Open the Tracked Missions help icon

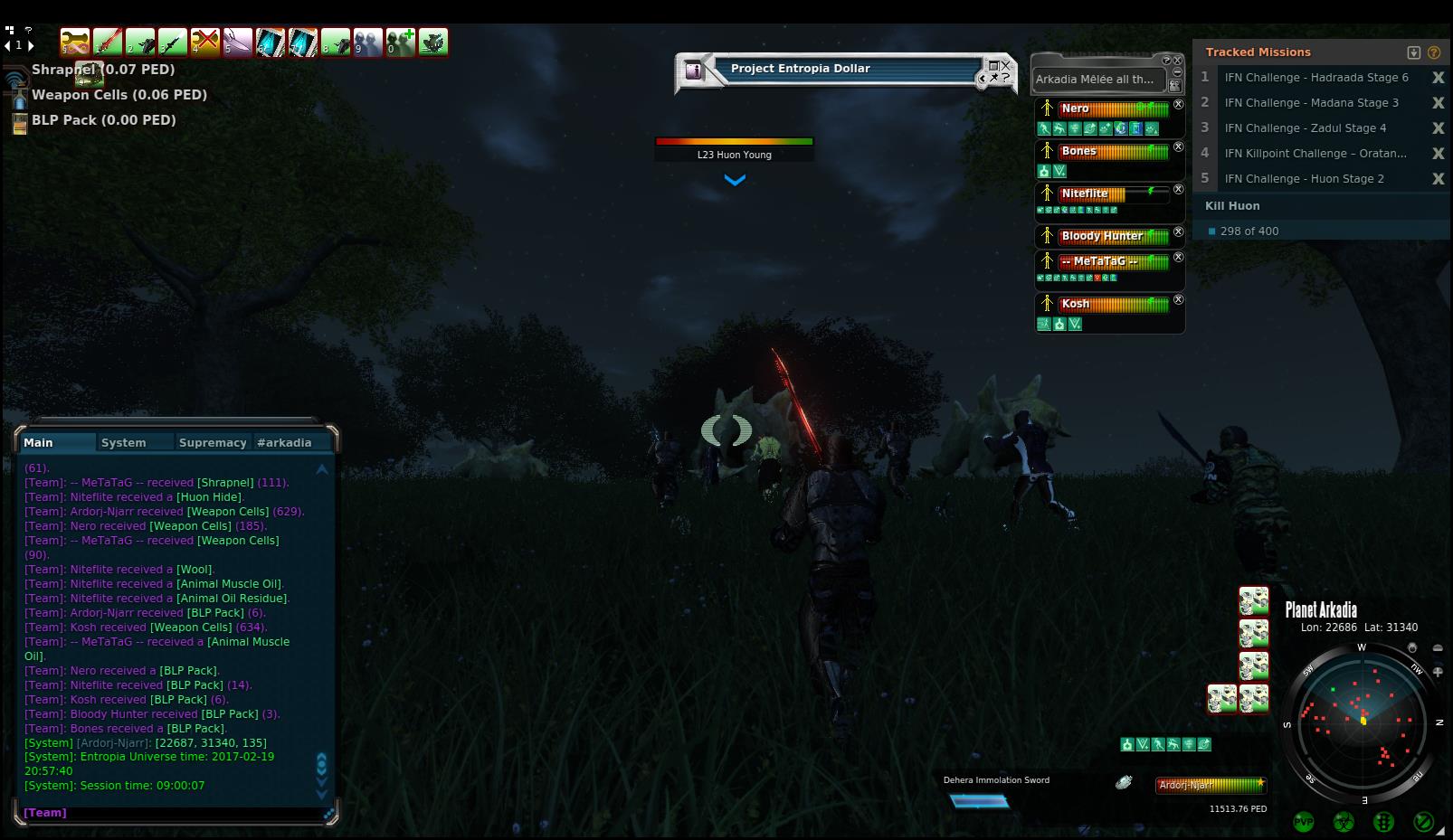1434,52
